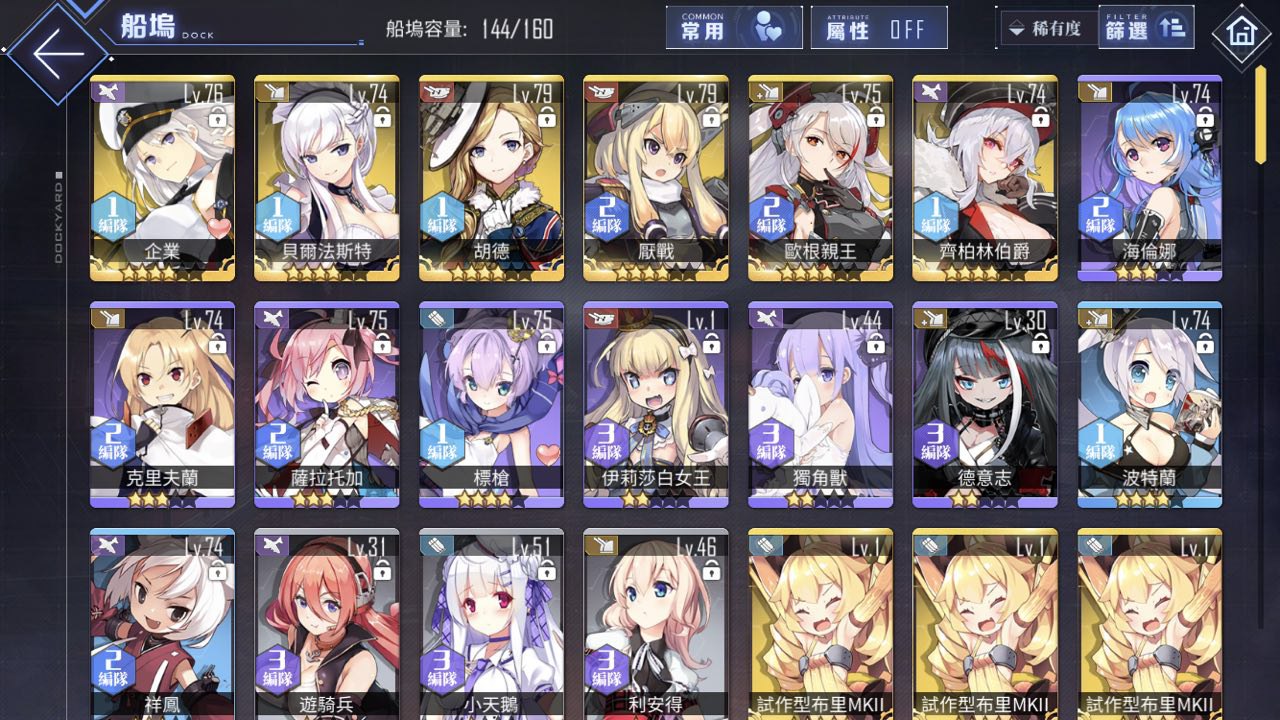Viewport: 1280px width, 720px height.
Task: Select the 貝爾法斯特 ship card
Action: 327,177
